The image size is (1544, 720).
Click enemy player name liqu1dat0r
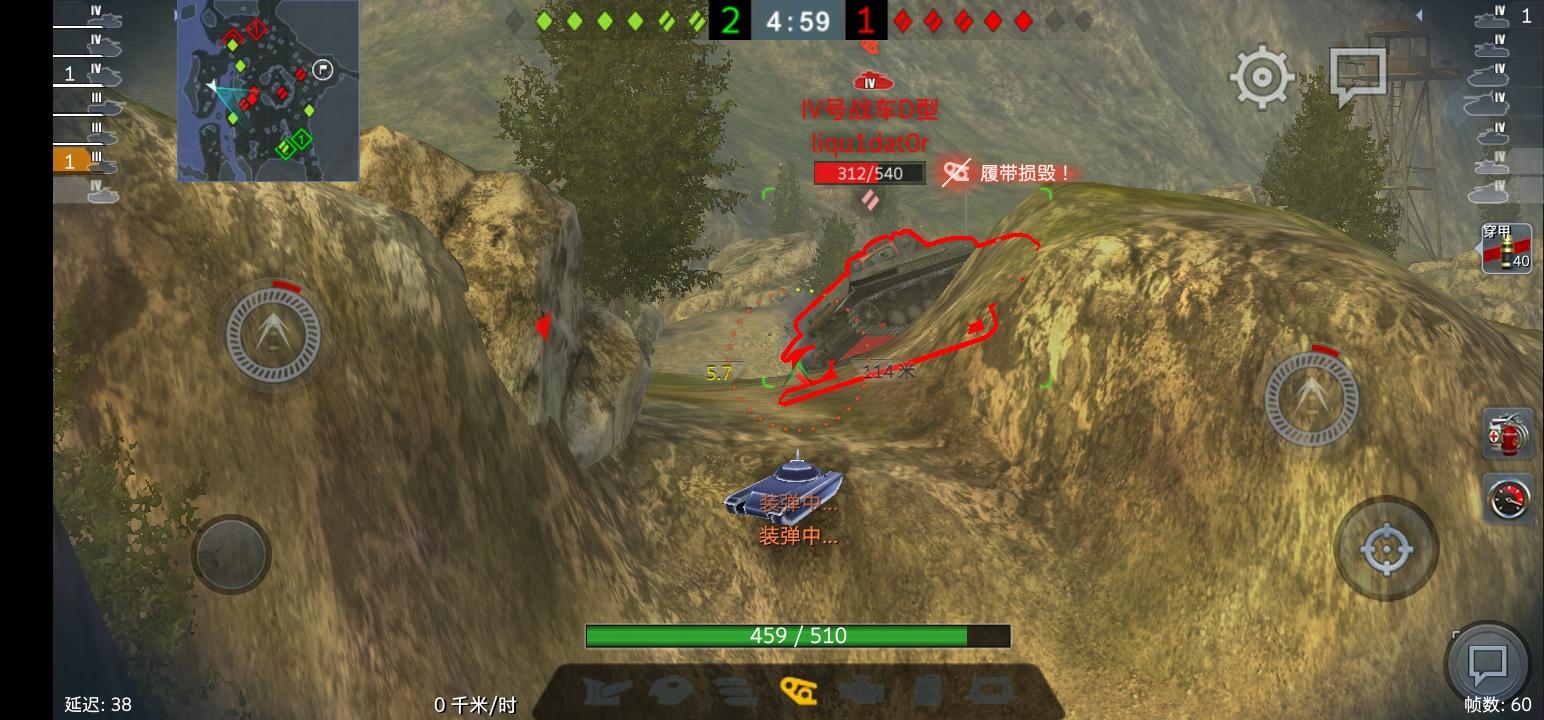click(869, 143)
